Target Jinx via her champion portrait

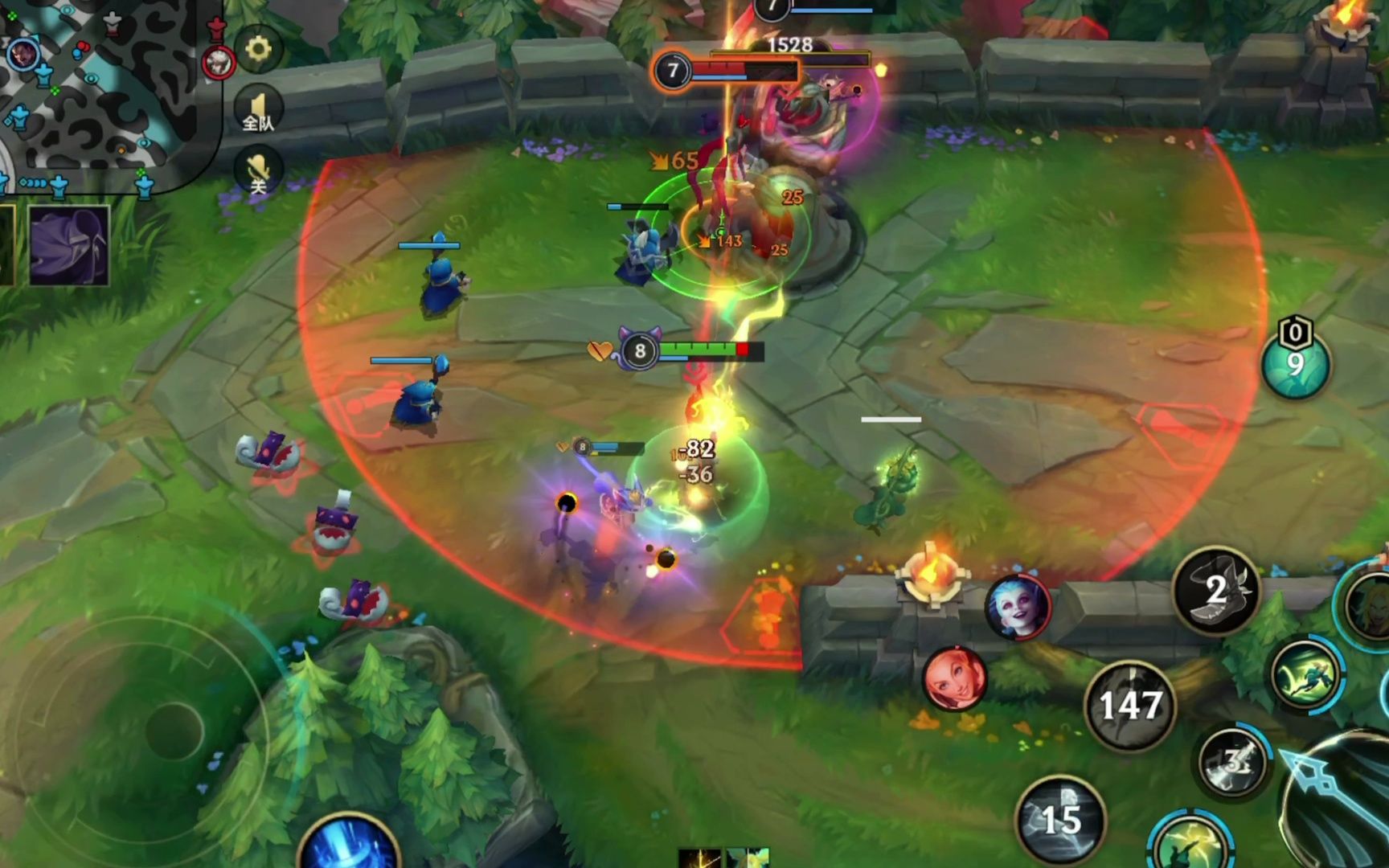tap(1018, 607)
